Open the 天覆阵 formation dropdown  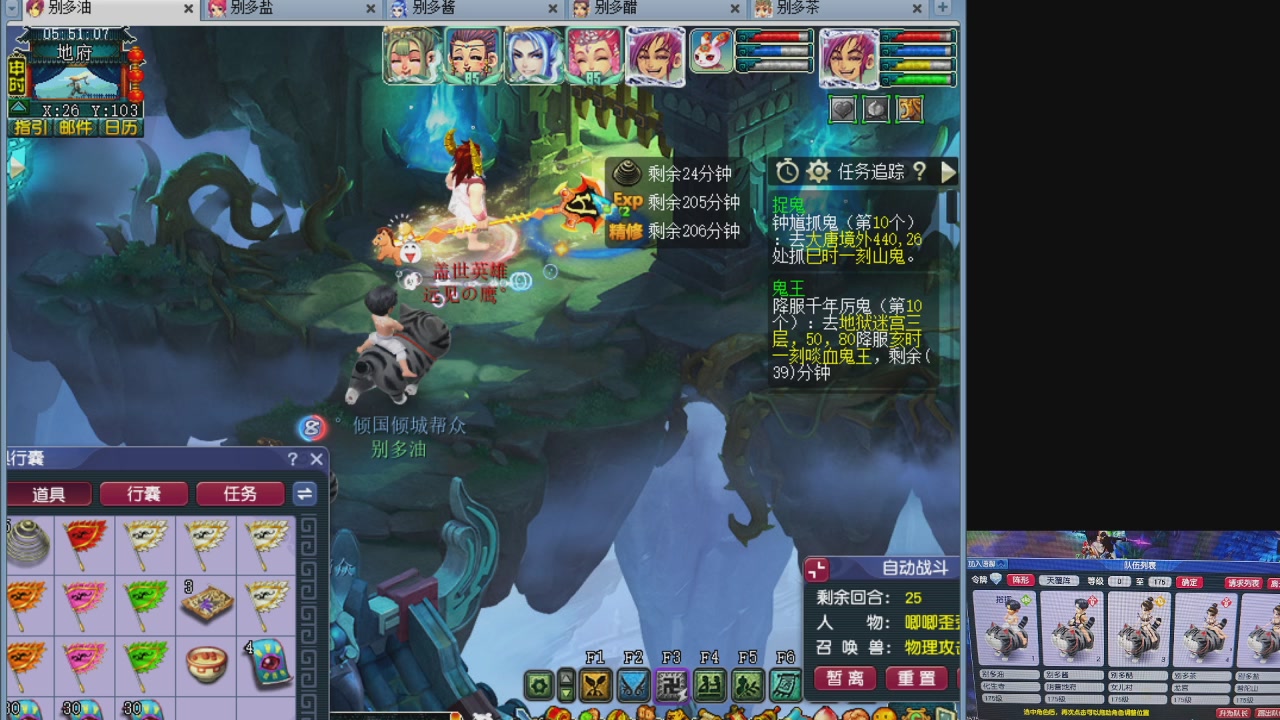tap(1059, 582)
